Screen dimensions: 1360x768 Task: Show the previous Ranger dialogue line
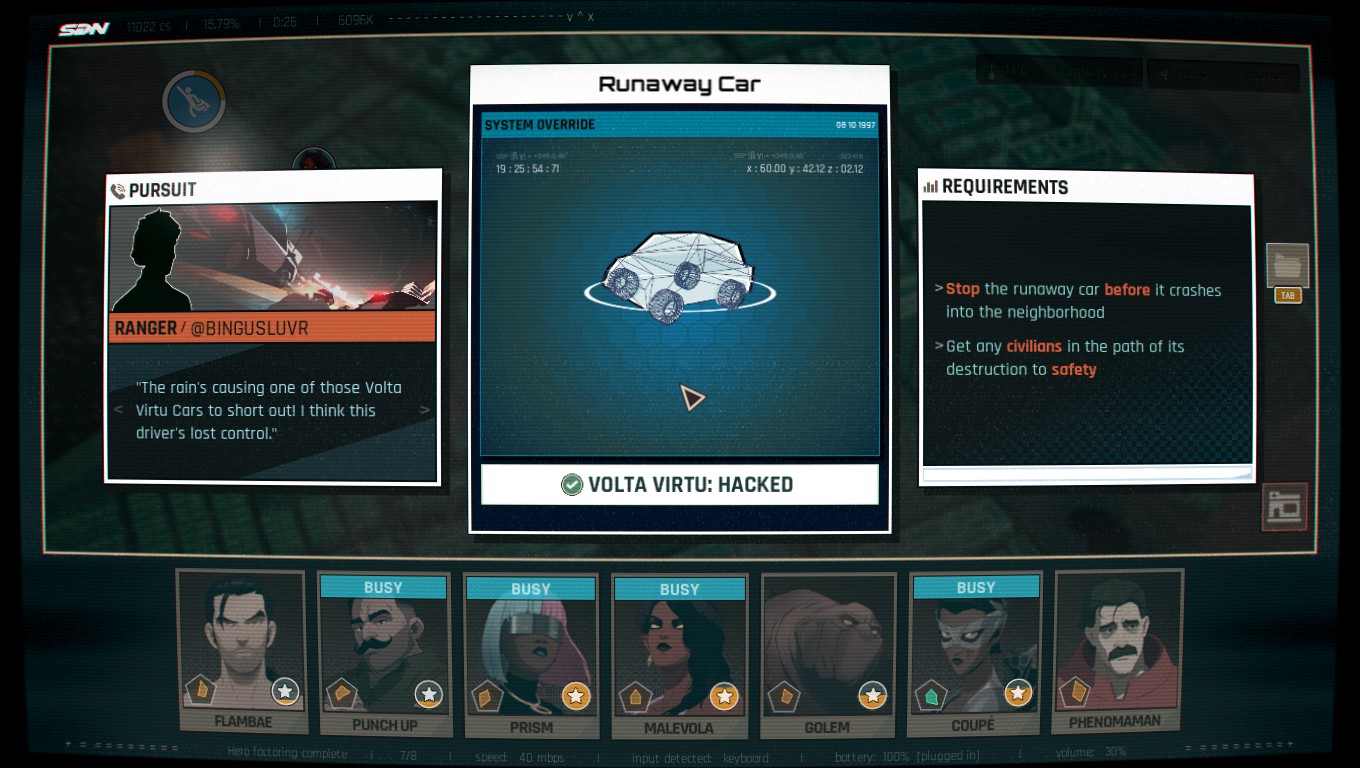coord(119,410)
